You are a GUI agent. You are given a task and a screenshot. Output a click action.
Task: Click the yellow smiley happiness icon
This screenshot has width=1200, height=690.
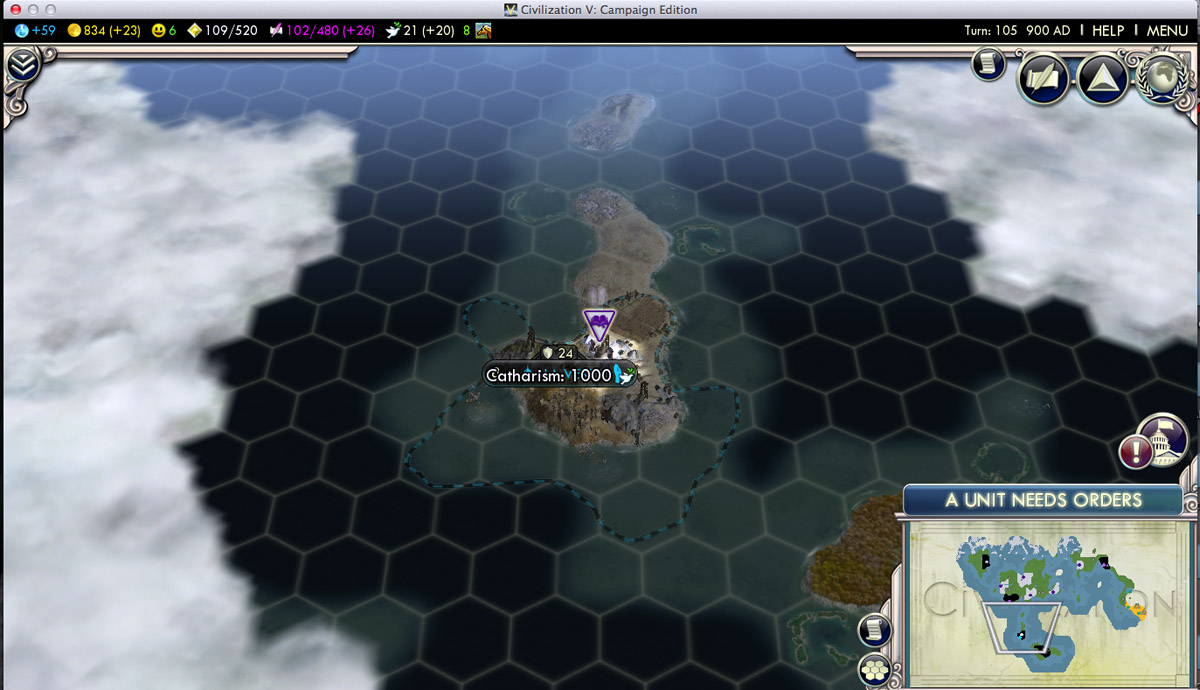tap(158, 30)
